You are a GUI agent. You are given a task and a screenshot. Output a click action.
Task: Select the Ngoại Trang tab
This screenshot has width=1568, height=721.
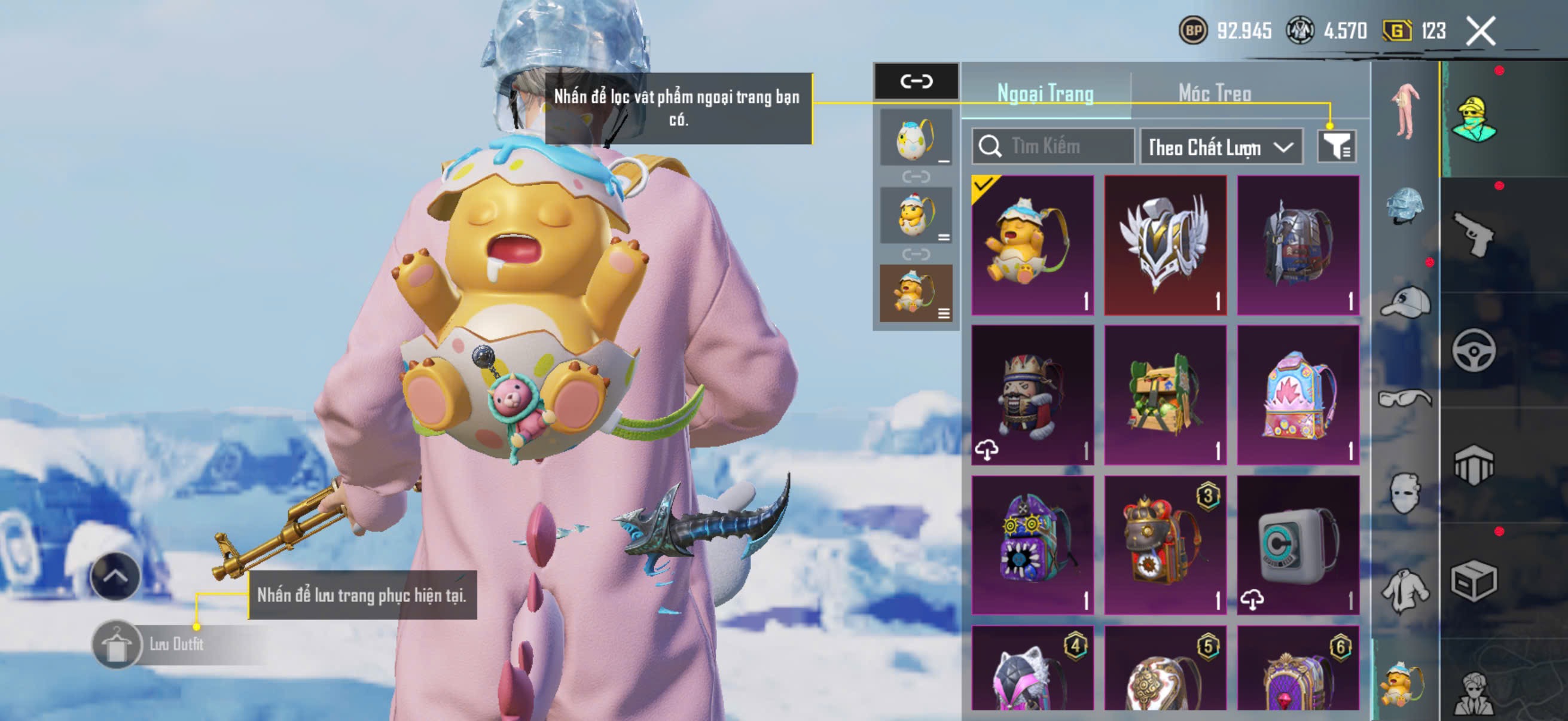[1045, 93]
